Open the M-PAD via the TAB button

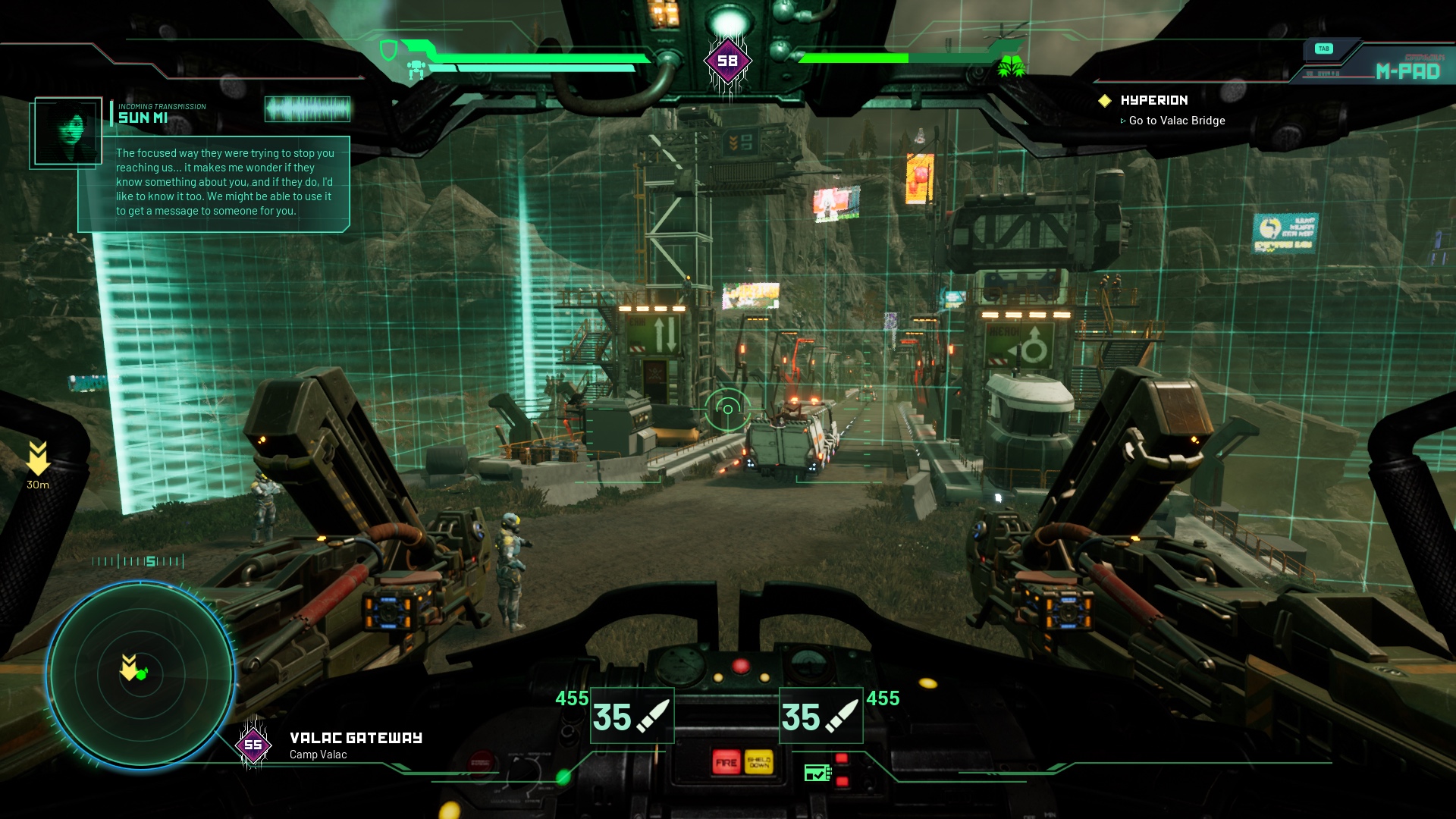pyautogui.click(x=1326, y=48)
